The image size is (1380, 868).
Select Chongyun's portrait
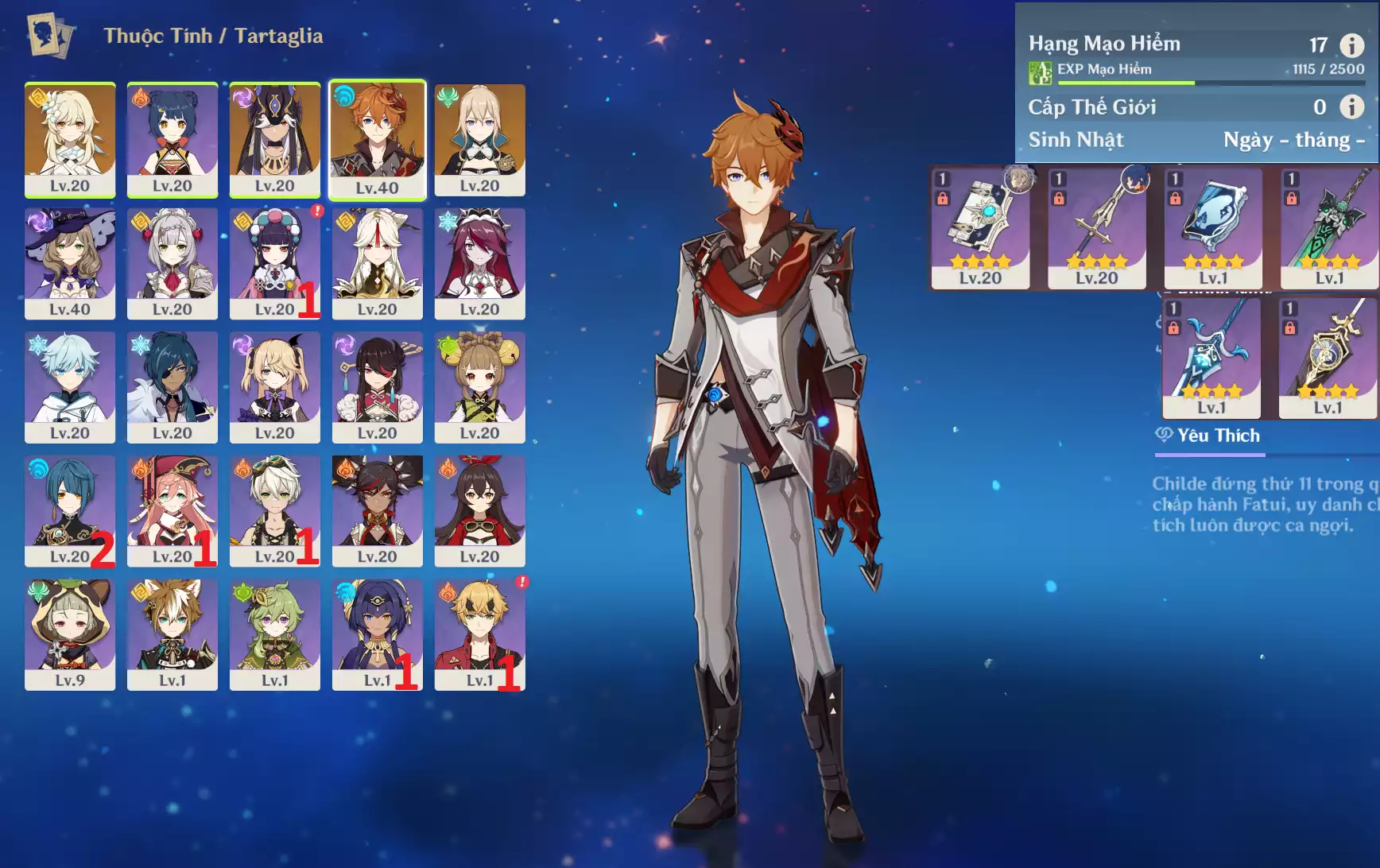click(70, 387)
